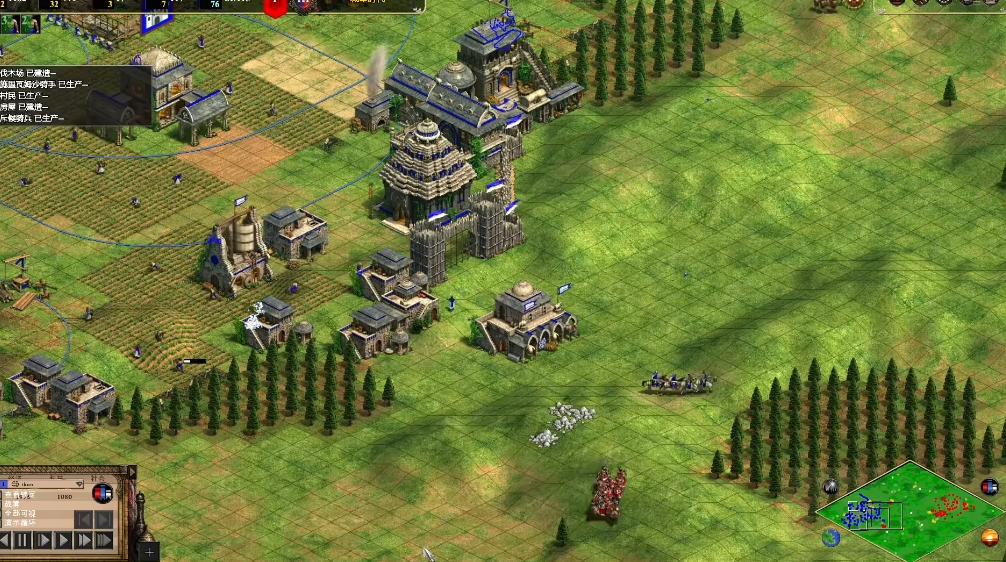This screenshot has height=562, width=1006.
Task: Click the globe icon beside the minimap
Action: click(831, 537)
